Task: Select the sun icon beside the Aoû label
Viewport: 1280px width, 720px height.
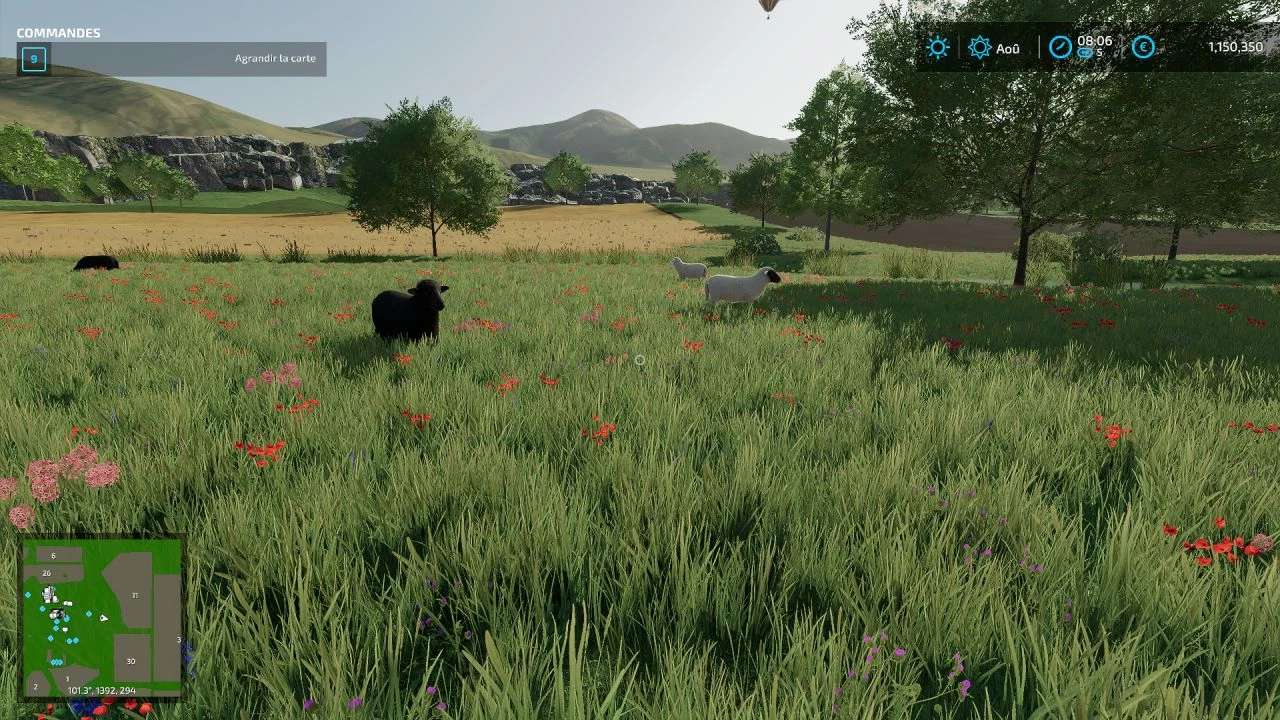Action: pyautogui.click(x=979, y=47)
